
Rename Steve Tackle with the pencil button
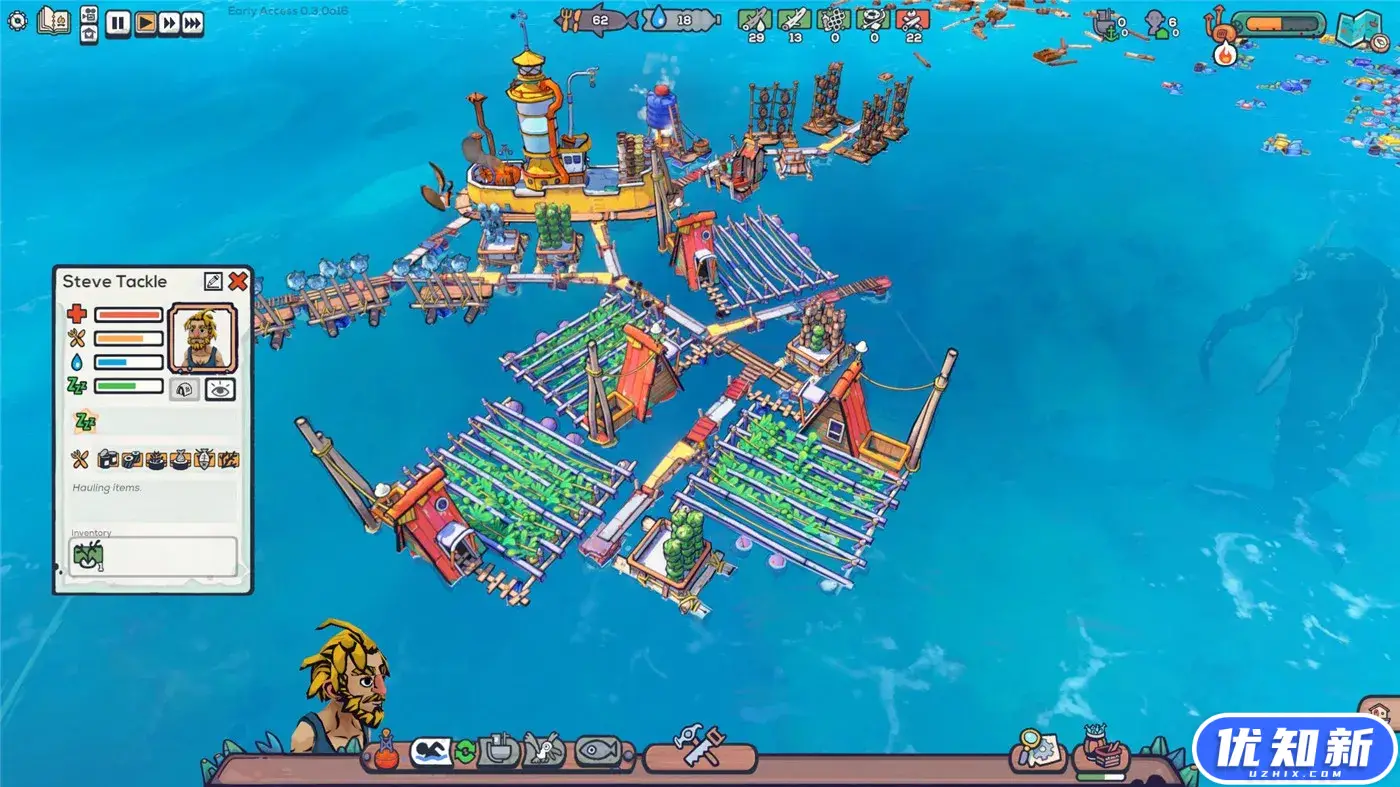point(213,281)
